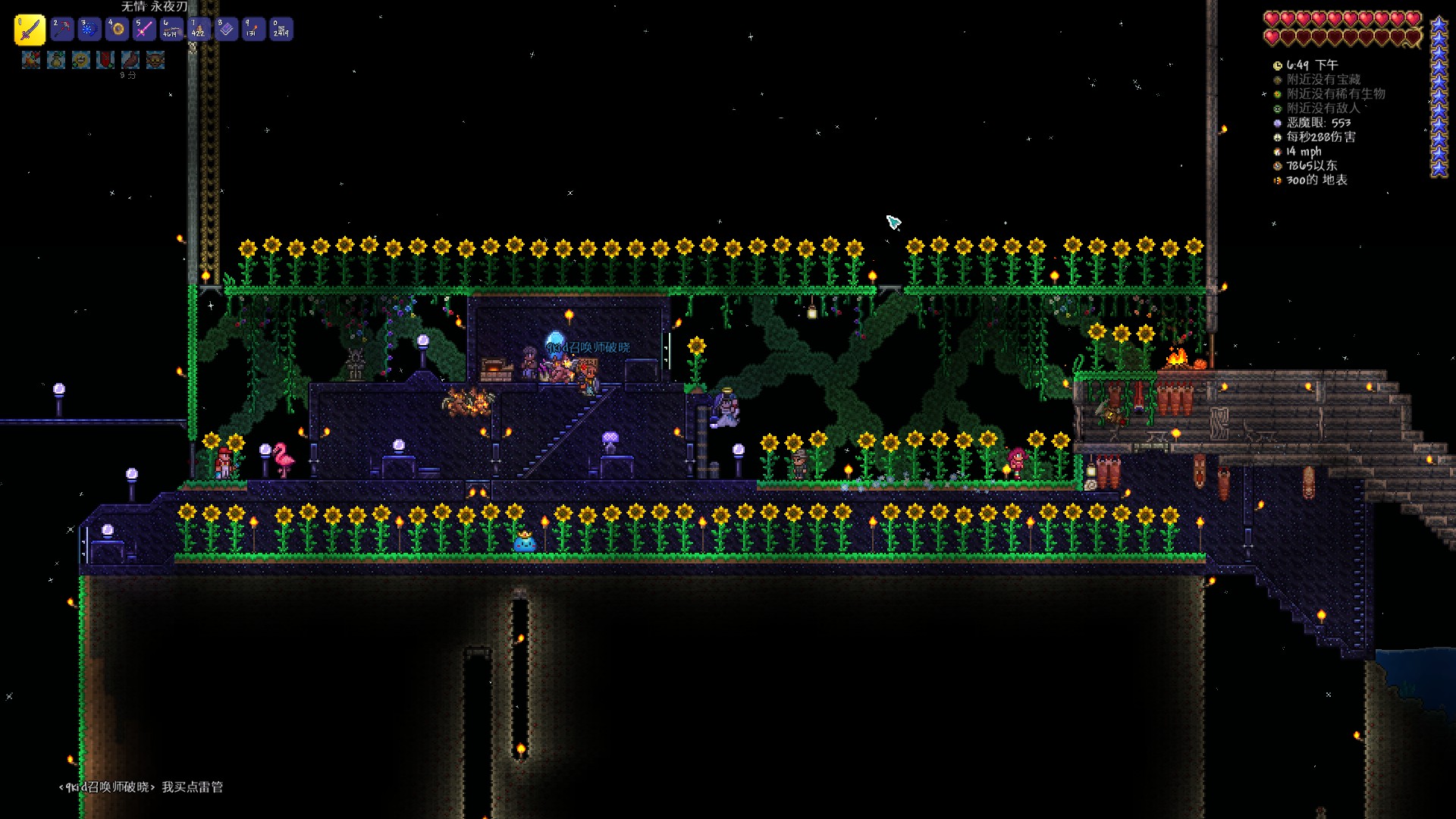1456x819 pixels.
Task: Equip the pink sword in slot 5
Action: (144, 30)
